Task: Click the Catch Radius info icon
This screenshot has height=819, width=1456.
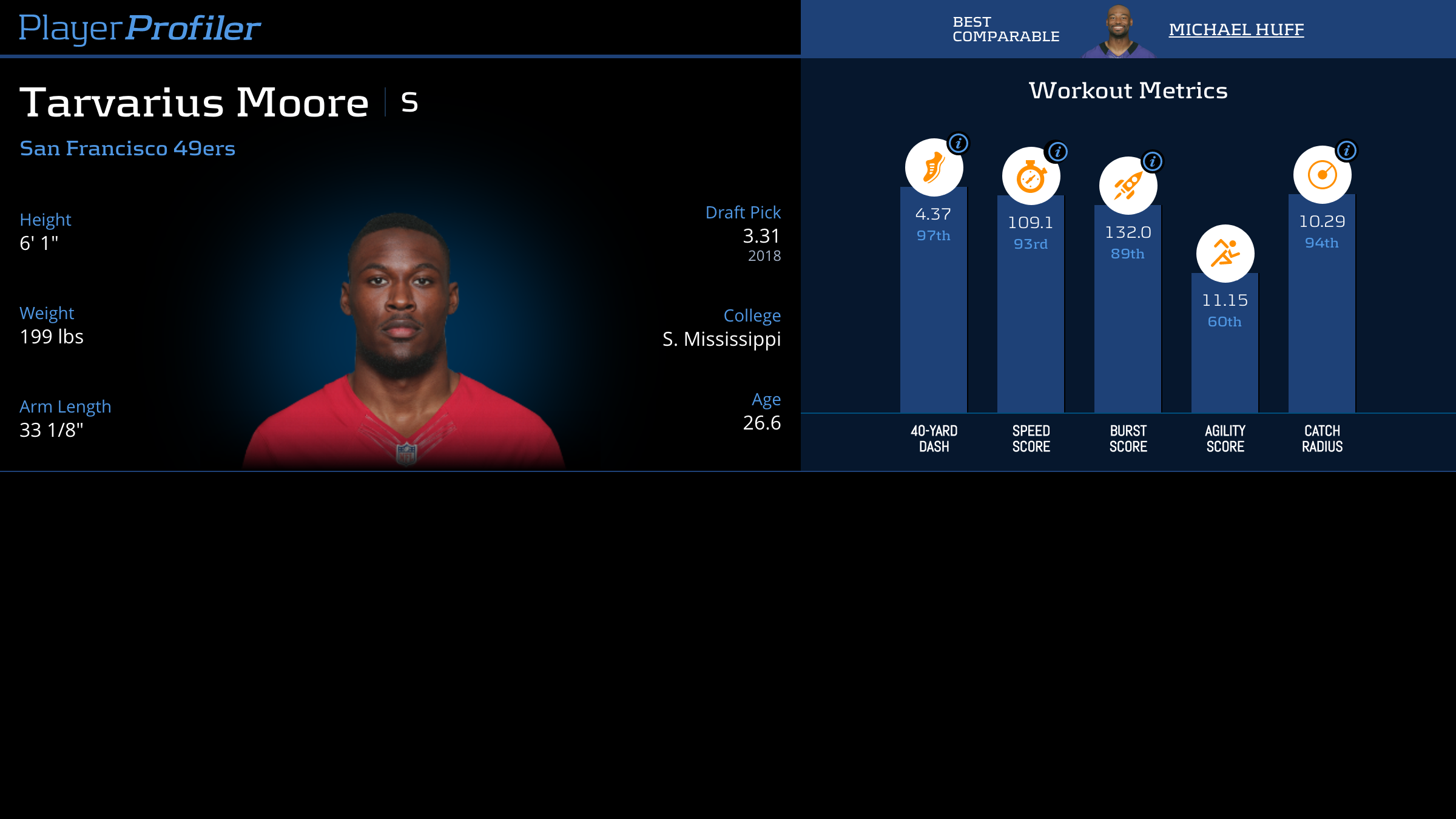Action: 1346,150
